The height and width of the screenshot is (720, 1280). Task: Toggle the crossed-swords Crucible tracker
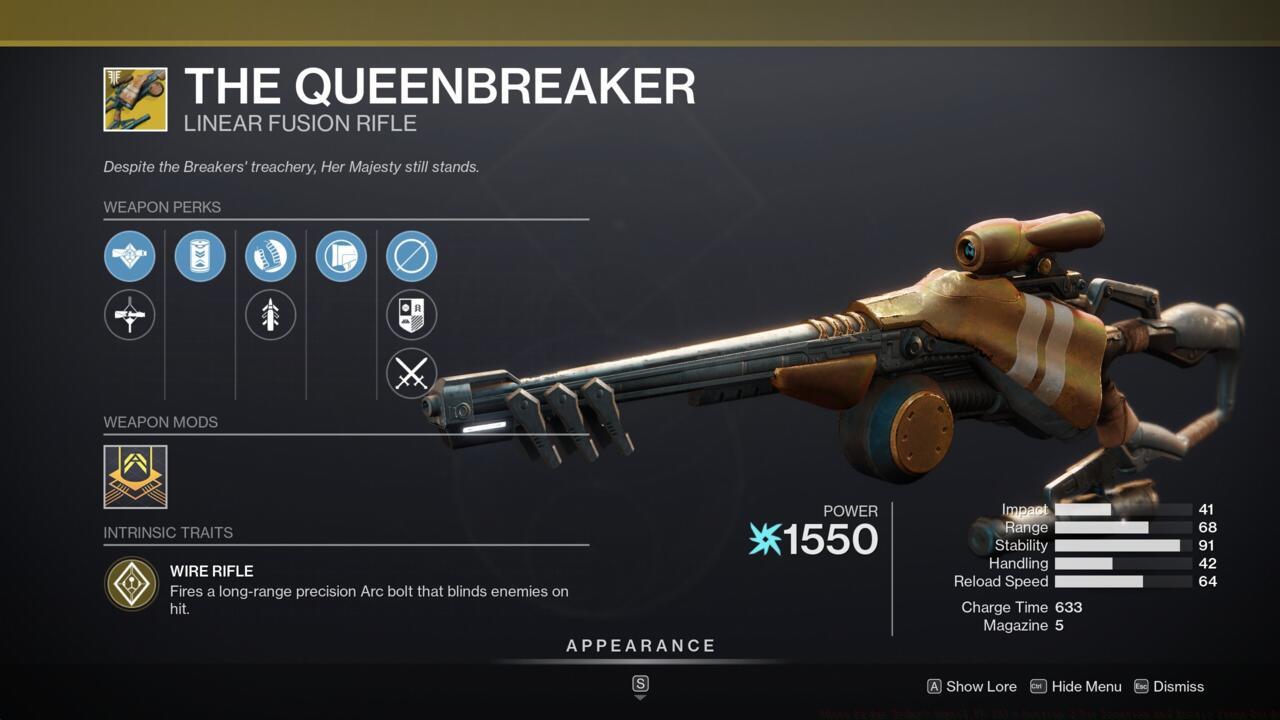411,373
